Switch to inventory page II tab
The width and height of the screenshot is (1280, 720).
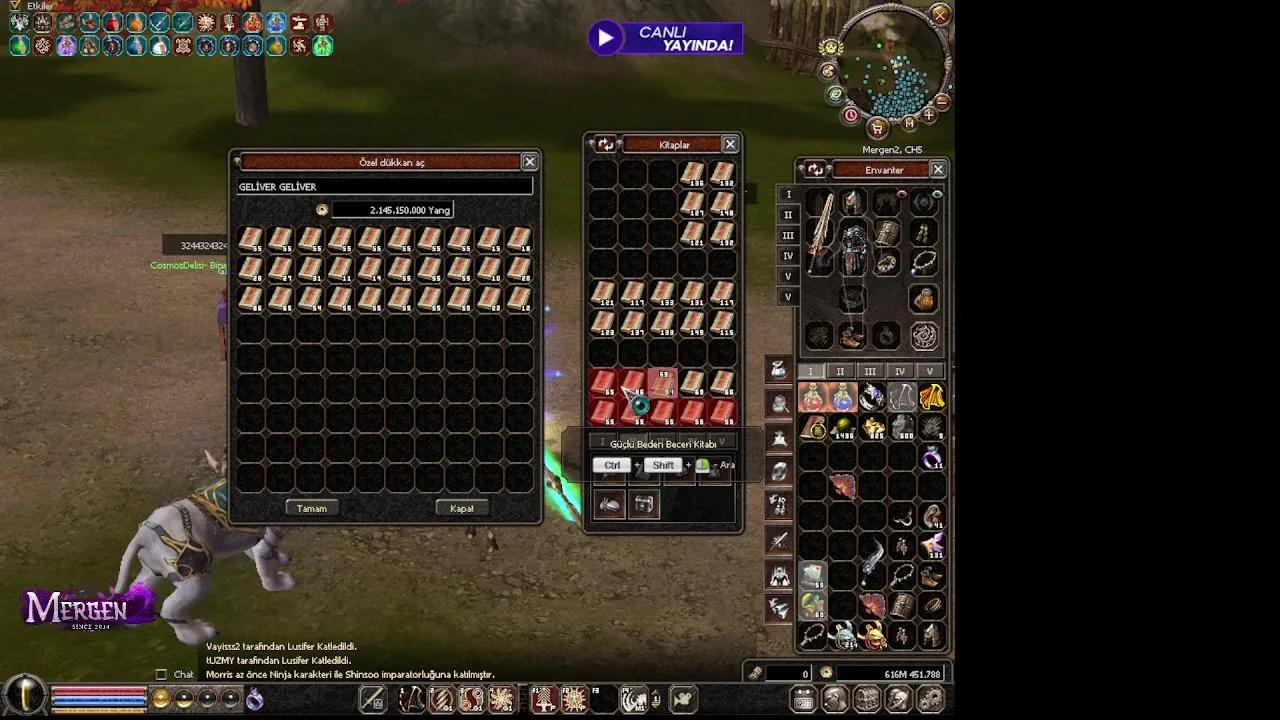pos(840,372)
